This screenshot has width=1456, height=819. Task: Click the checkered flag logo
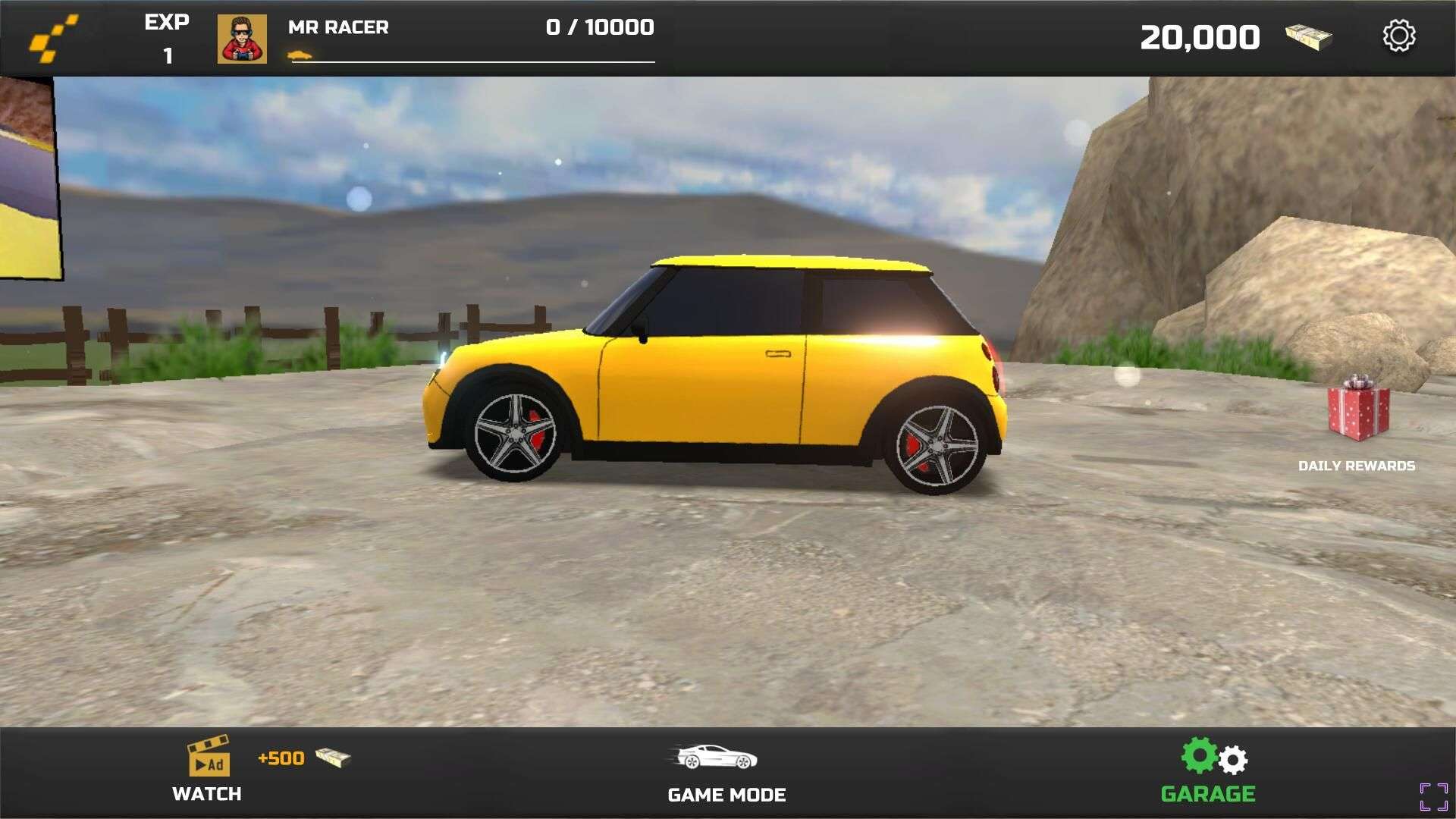pos(53,38)
